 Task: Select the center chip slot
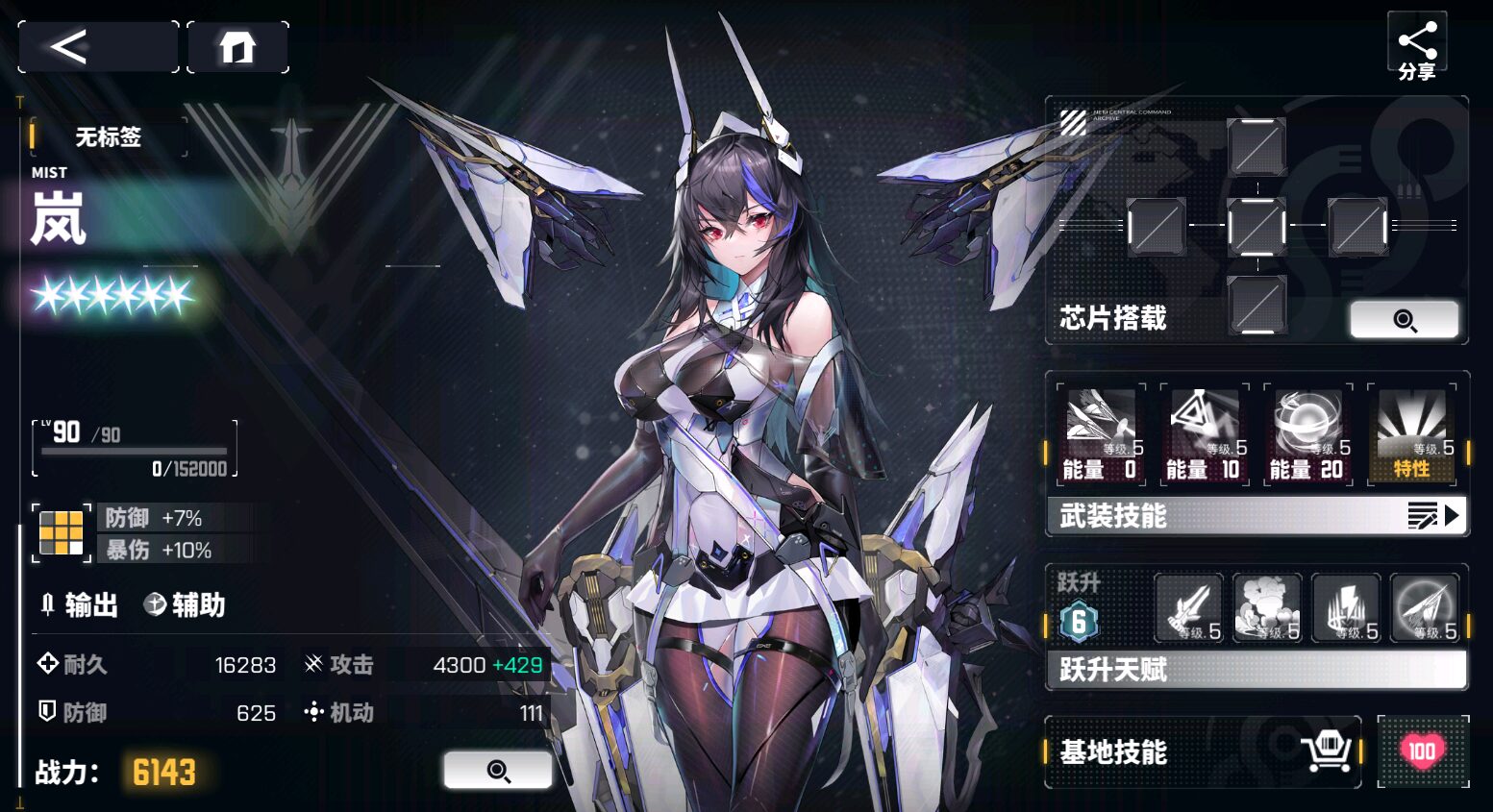(1257, 228)
